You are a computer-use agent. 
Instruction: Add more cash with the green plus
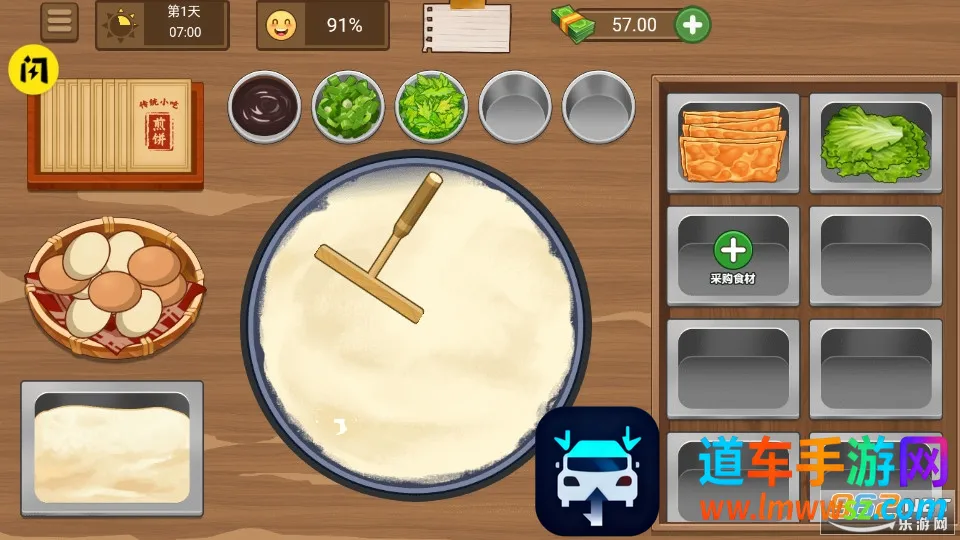[x=692, y=24]
